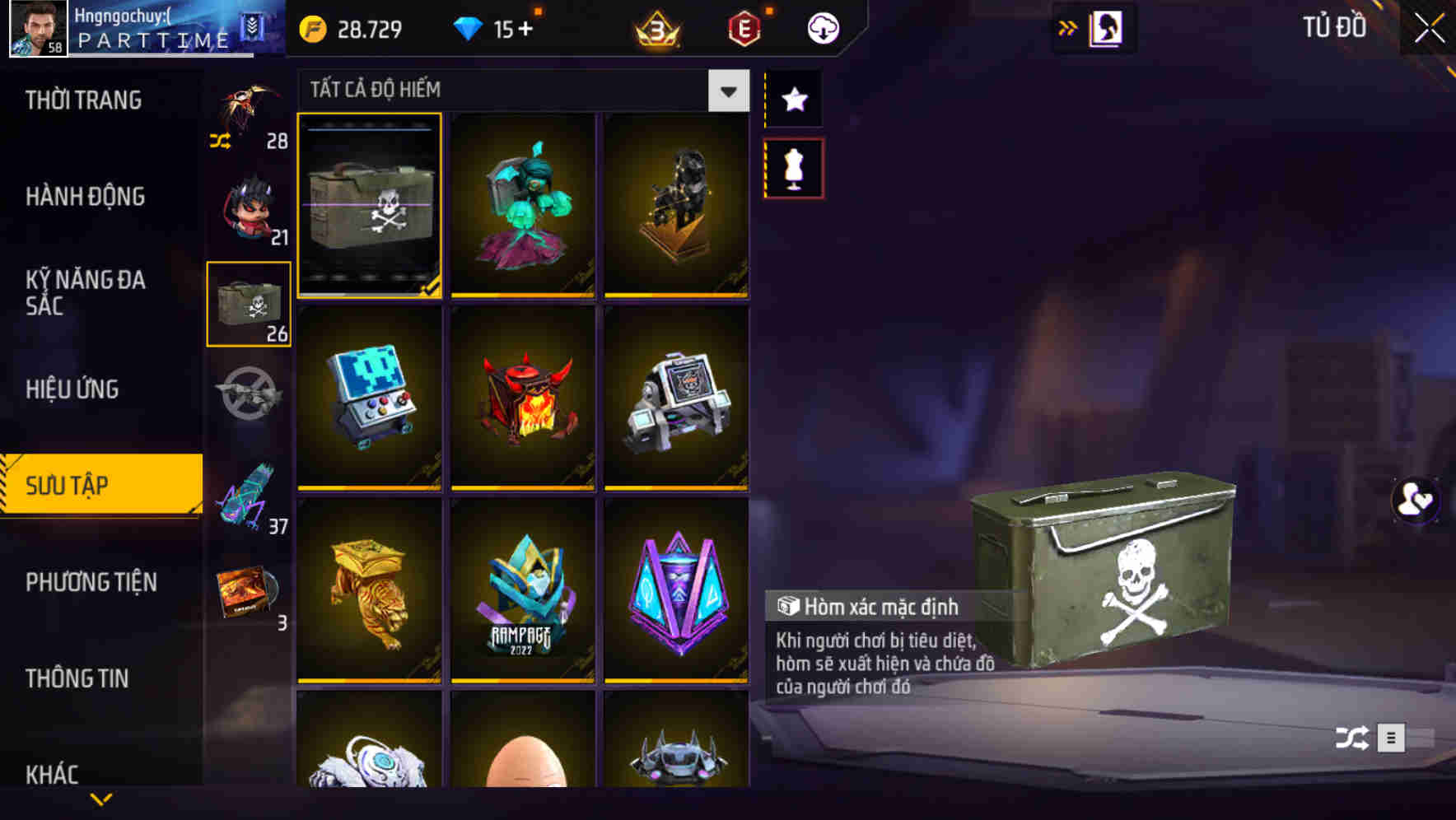Open the rank 3 crown badge icon
This screenshot has height=820, width=1456.
coord(655,27)
